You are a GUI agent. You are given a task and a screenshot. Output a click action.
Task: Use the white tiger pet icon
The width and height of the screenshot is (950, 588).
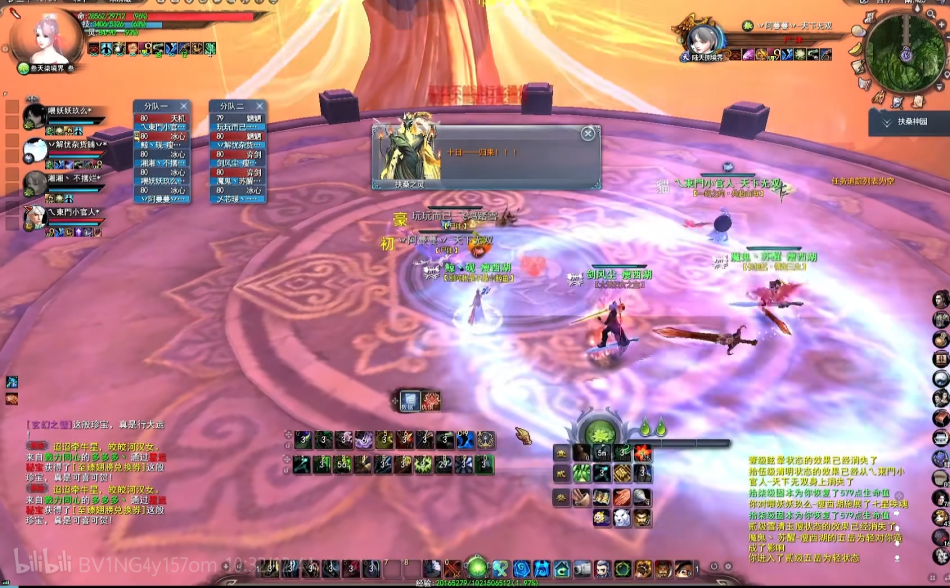click(621, 517)
